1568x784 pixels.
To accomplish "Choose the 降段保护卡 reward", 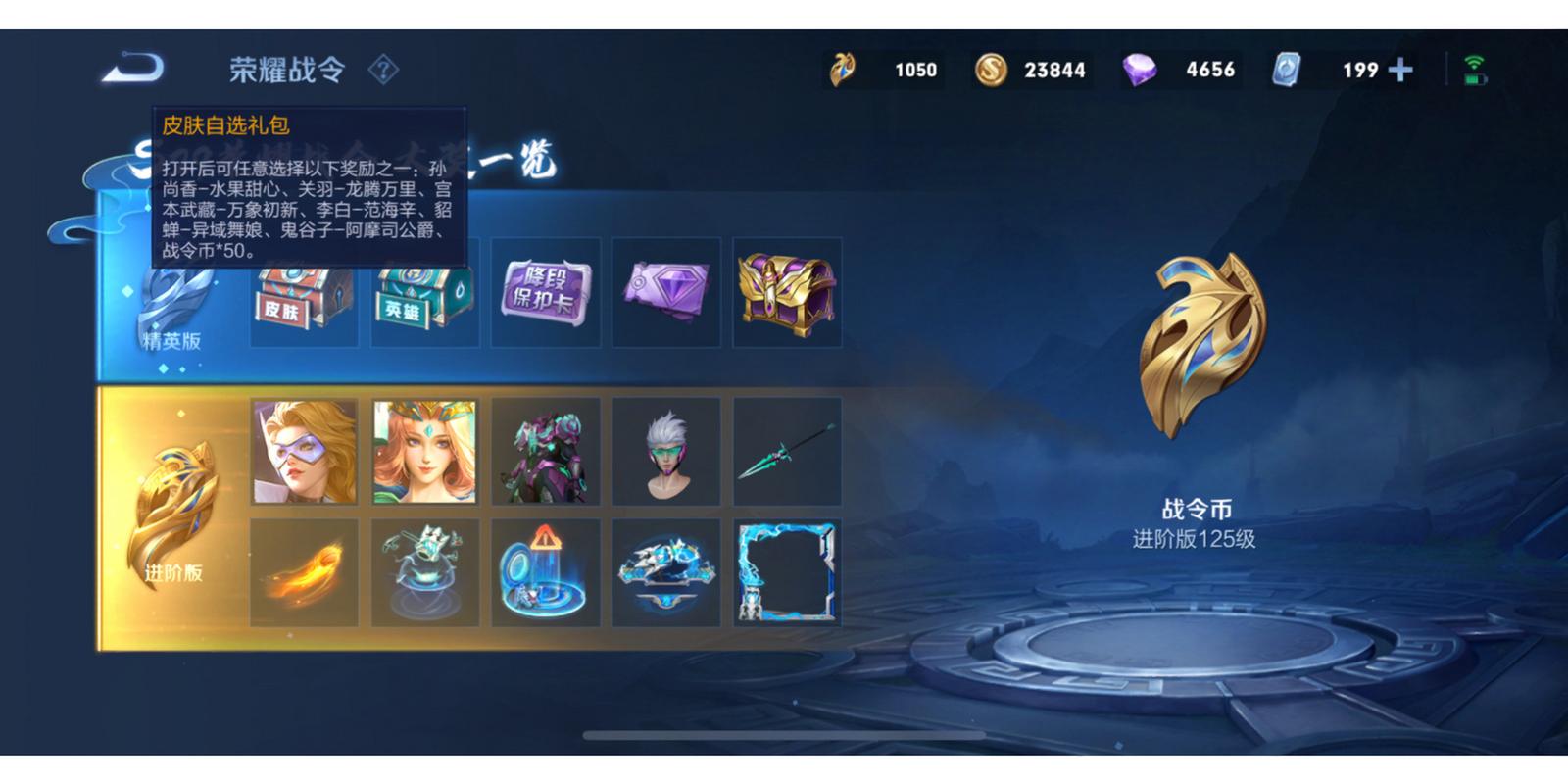I will (546, 292).
